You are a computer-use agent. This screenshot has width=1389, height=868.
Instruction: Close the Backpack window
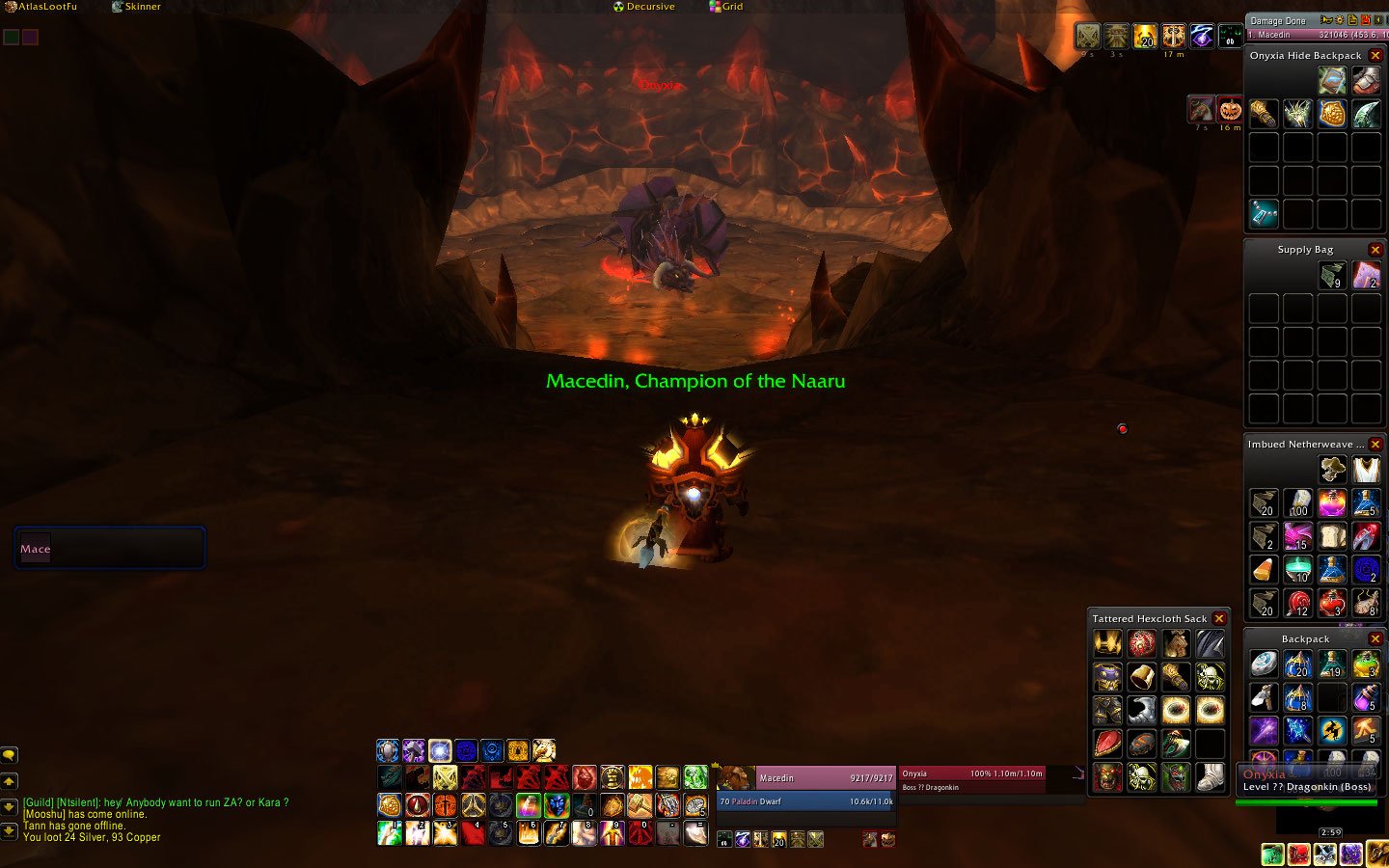[x=1375, y=639]
